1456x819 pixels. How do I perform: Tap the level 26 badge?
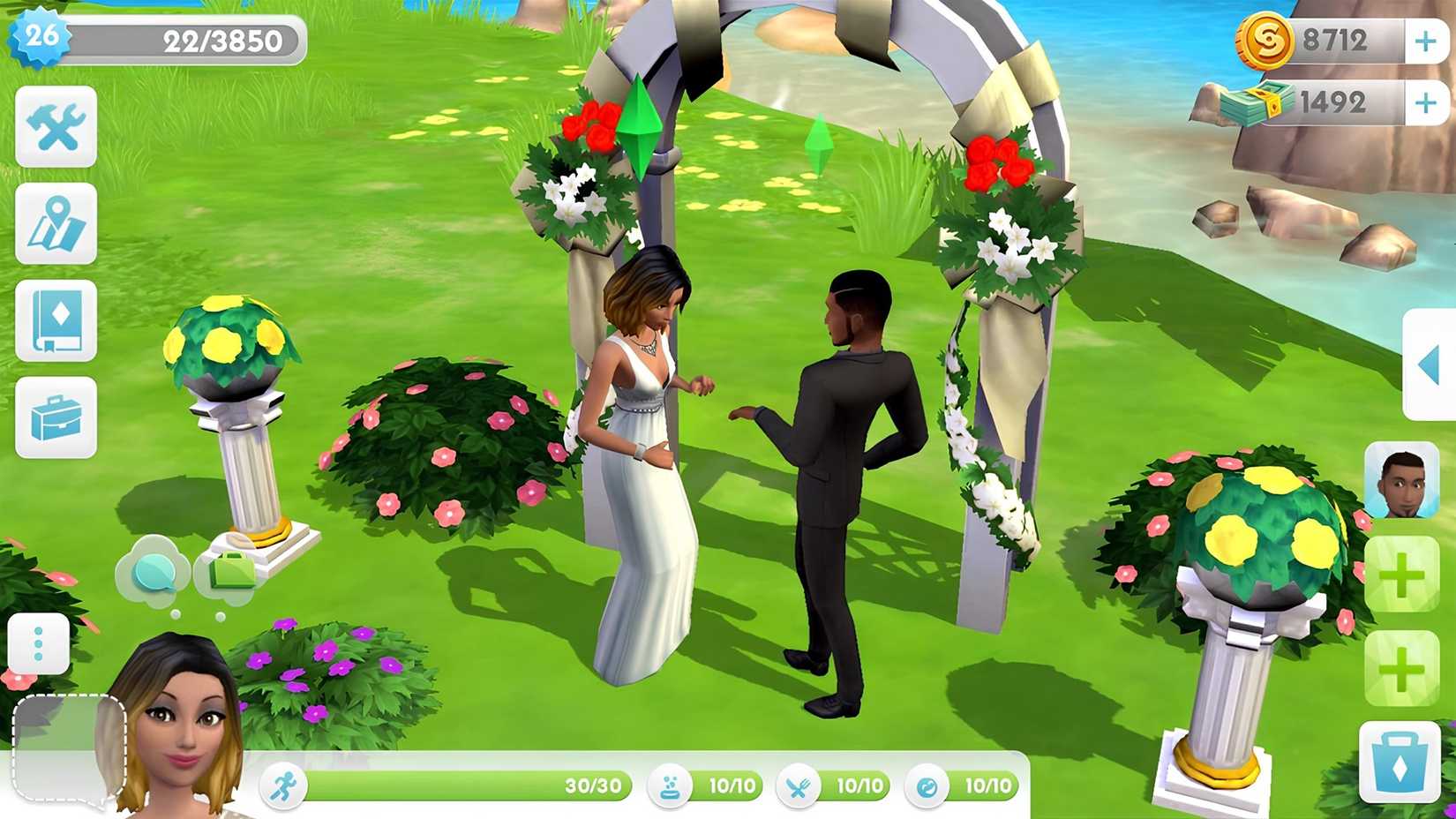pos(42,36)
